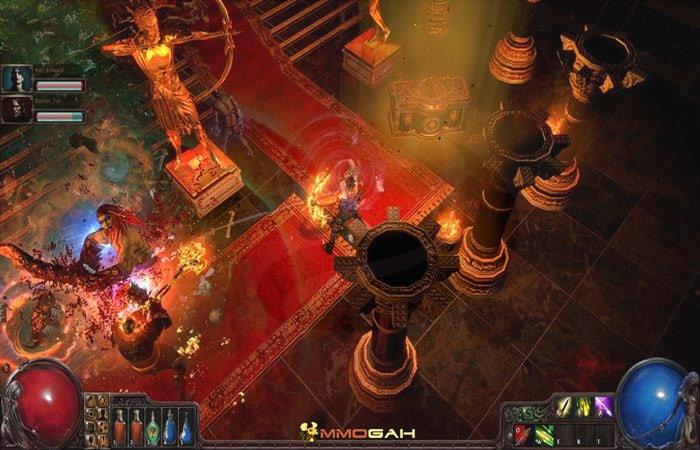Activate the yellow blade skill icon
700x450 pixels.
click(564, 406)
